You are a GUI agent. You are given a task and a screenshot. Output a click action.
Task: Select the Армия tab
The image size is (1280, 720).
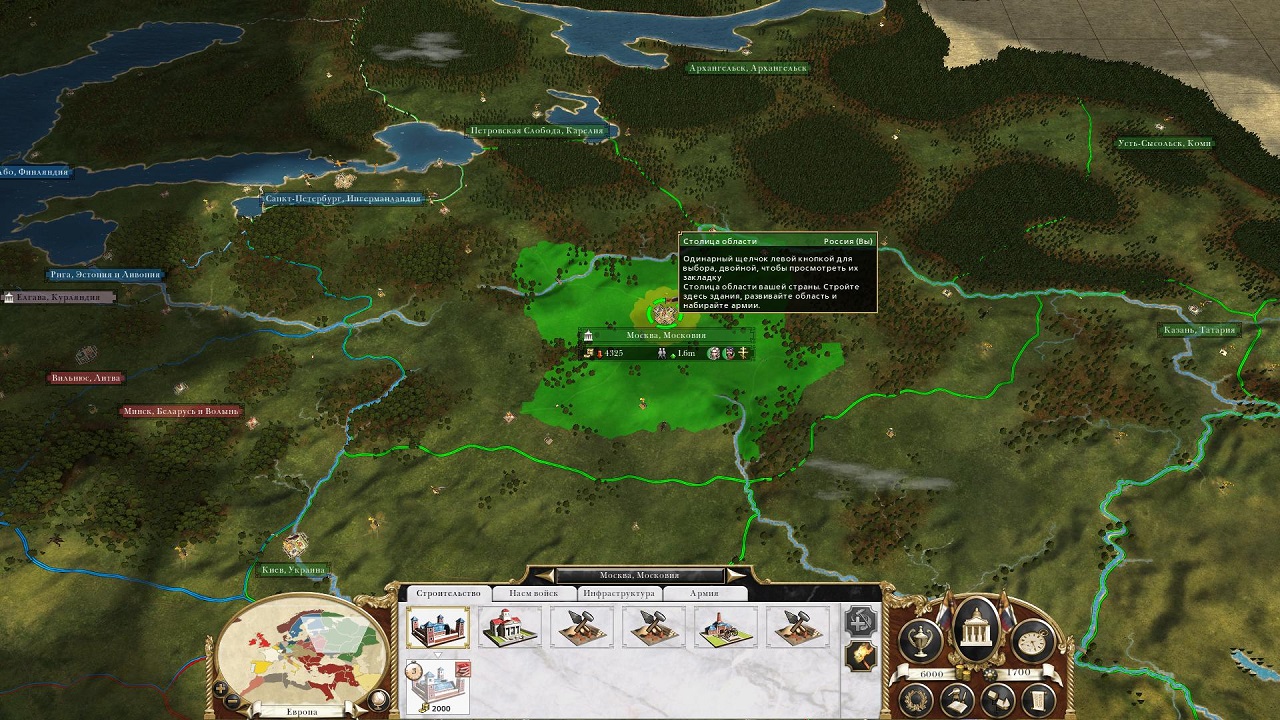coord(704,593)
